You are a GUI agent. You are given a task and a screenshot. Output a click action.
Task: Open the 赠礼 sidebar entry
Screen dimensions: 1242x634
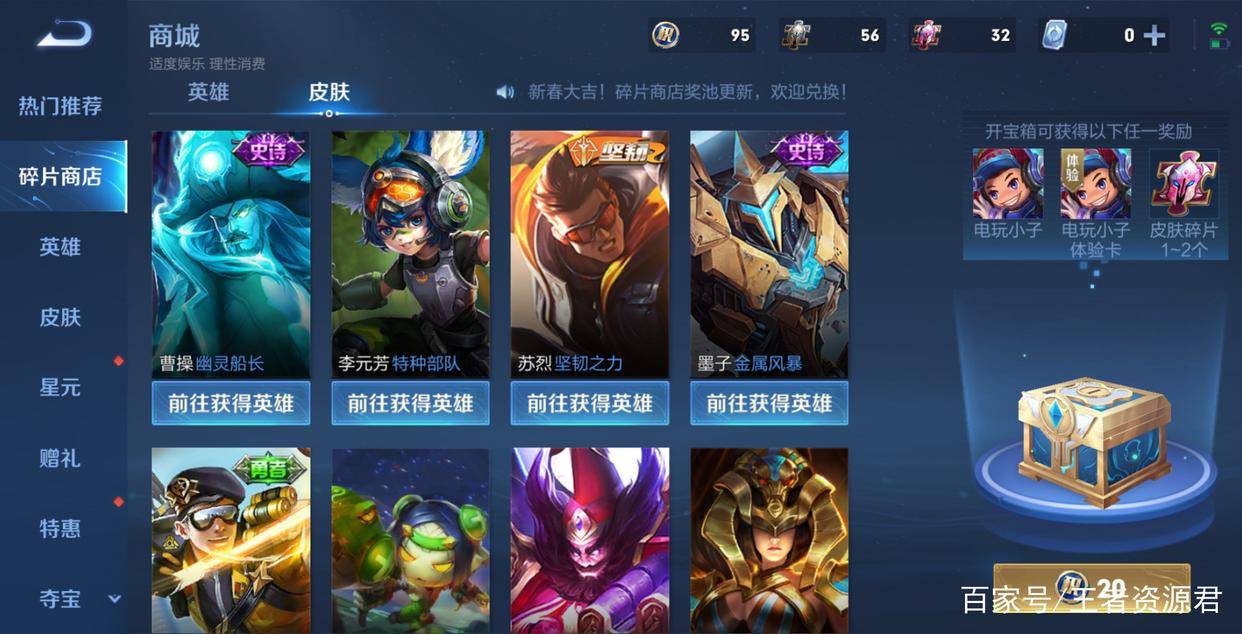(x=60, y=459)
